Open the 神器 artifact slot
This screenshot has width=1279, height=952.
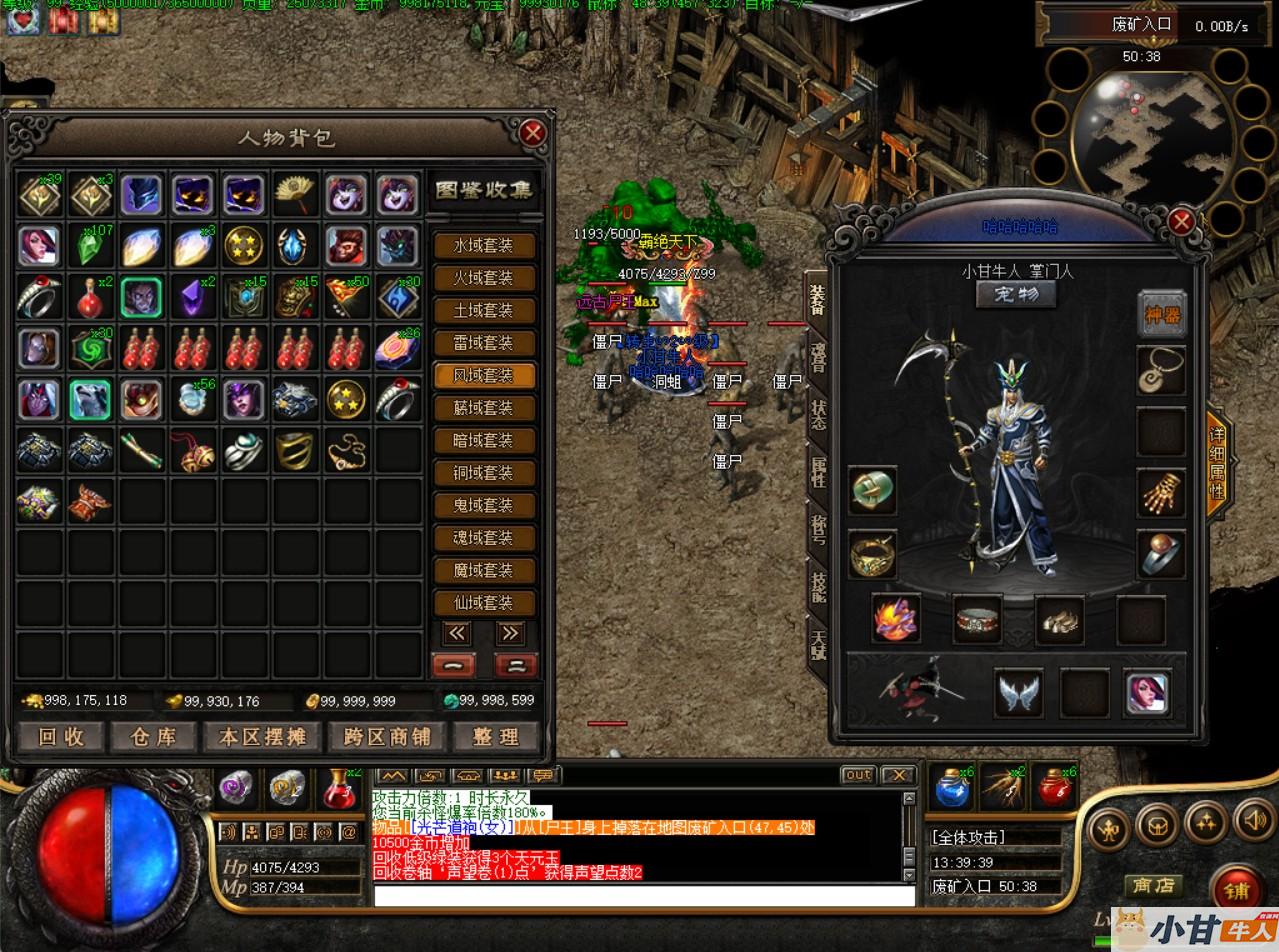point(1162,314)
